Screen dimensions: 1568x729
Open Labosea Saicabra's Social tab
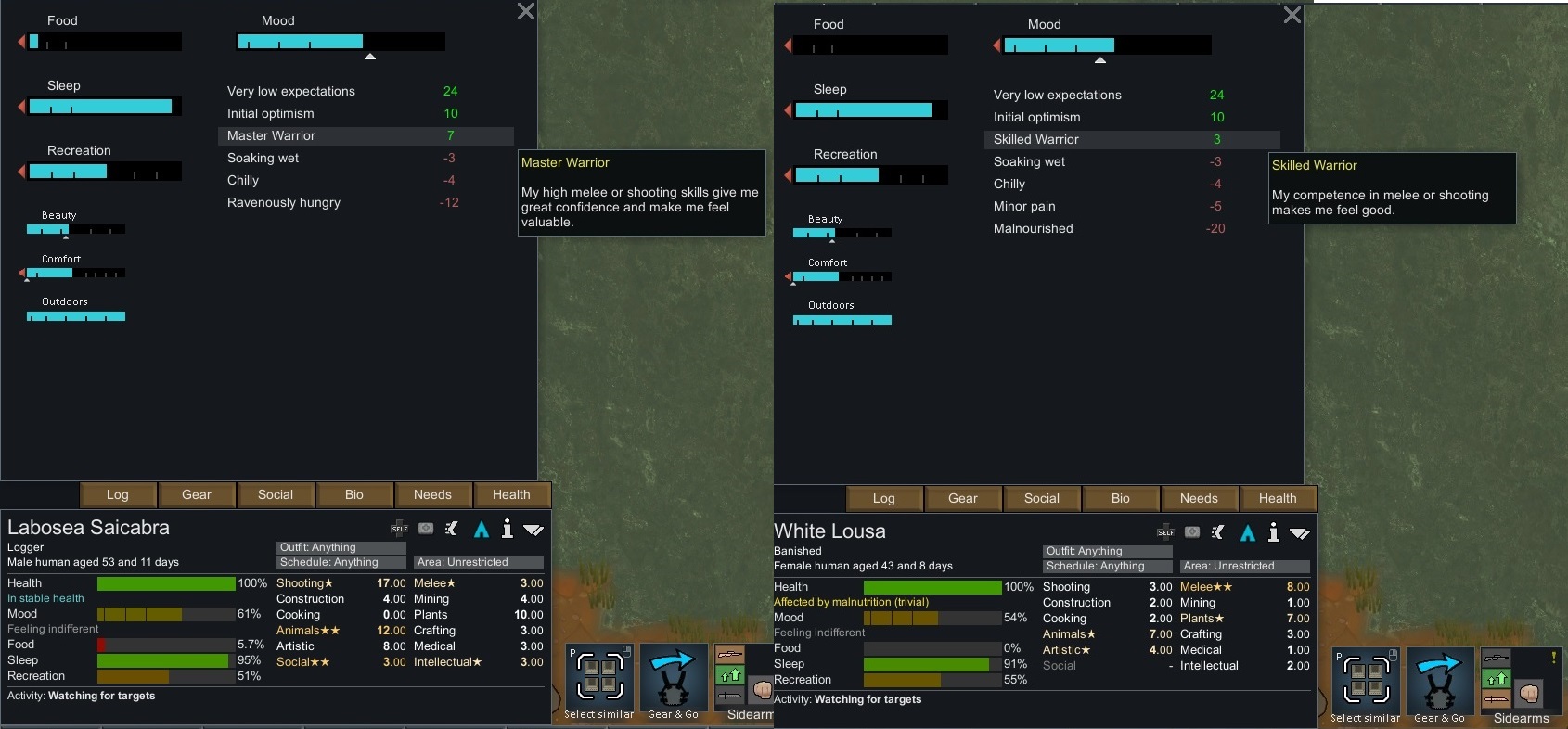[276, 494]
